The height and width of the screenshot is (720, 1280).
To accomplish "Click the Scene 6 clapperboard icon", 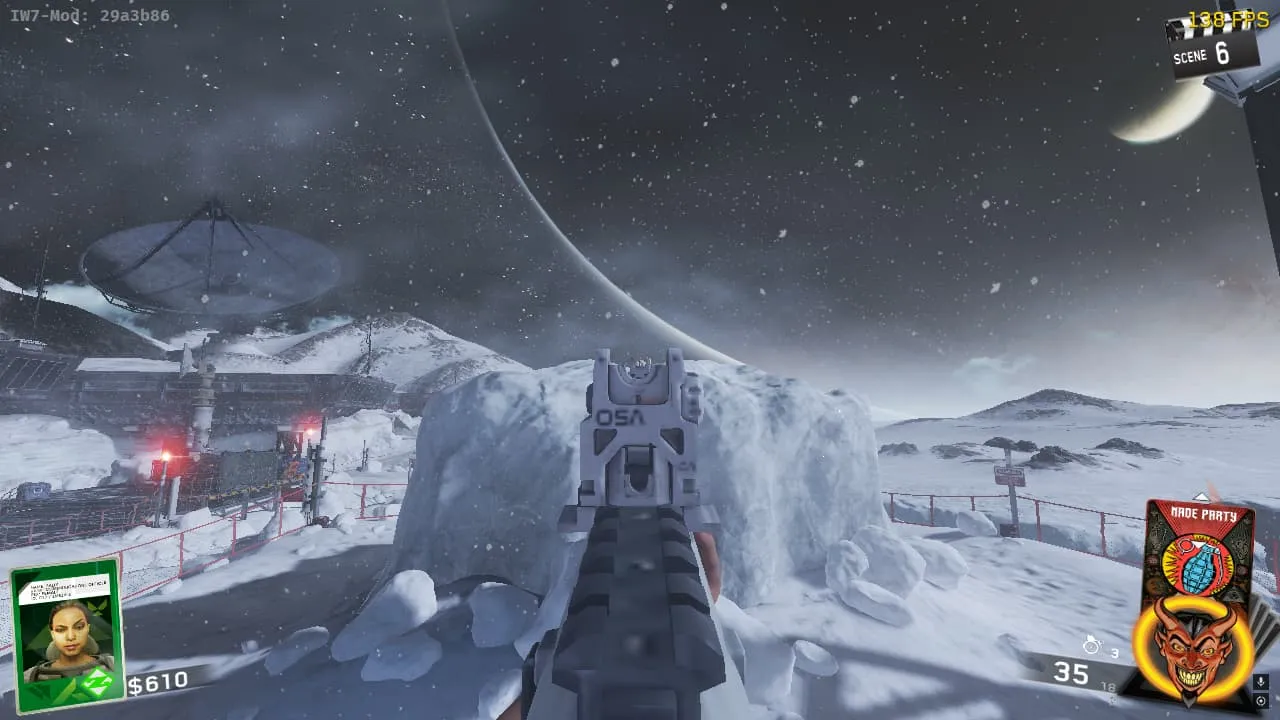I will [1211, 45].
